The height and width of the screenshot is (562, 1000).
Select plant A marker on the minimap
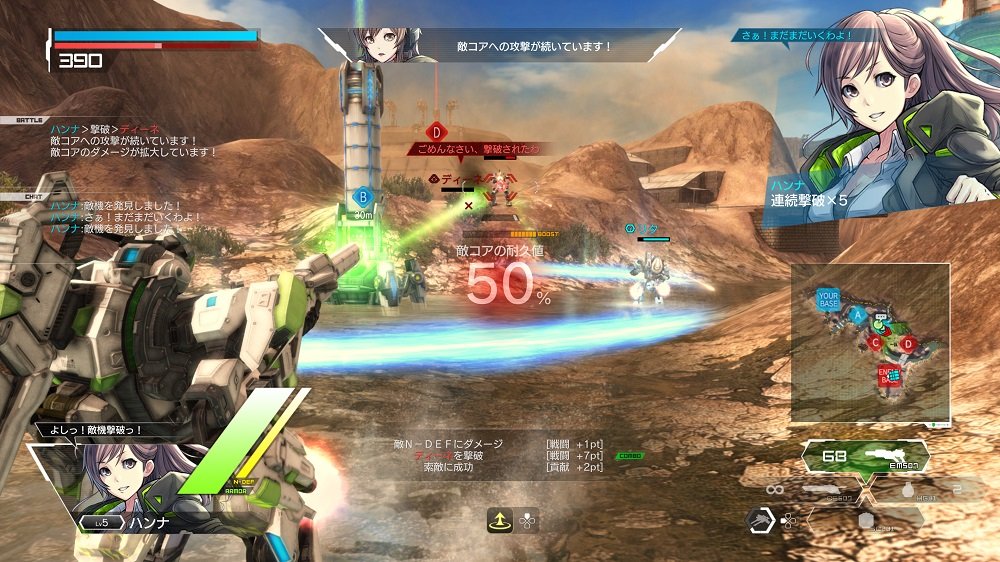856,314
